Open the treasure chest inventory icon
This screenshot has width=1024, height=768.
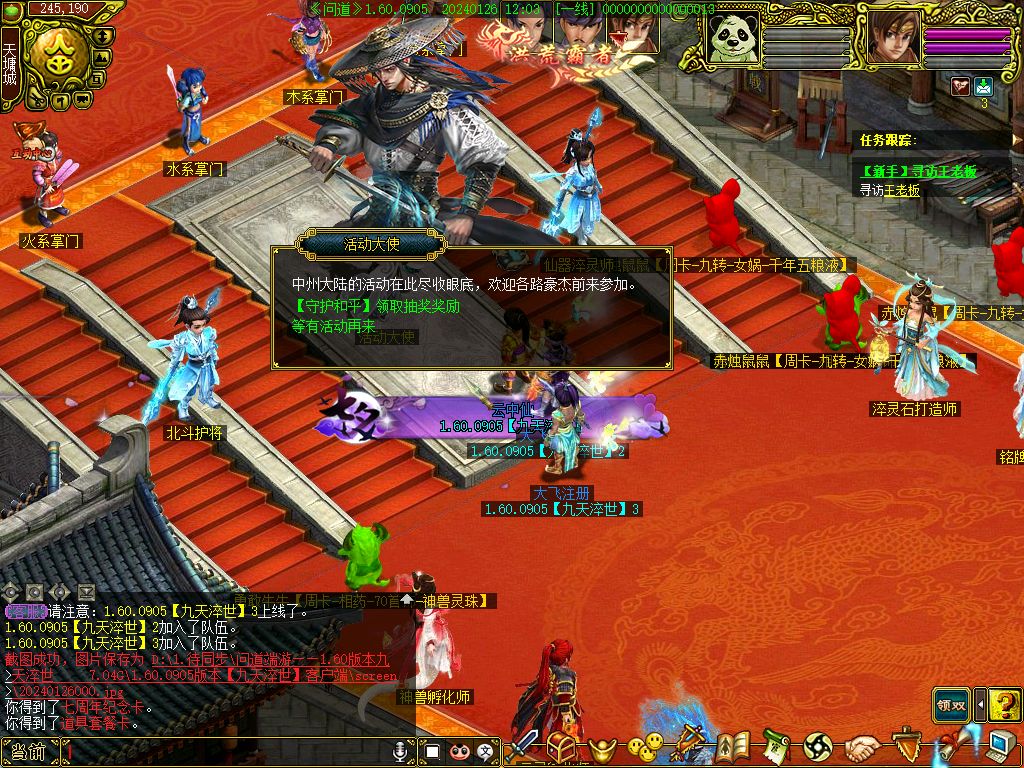[x=561, y=747]
